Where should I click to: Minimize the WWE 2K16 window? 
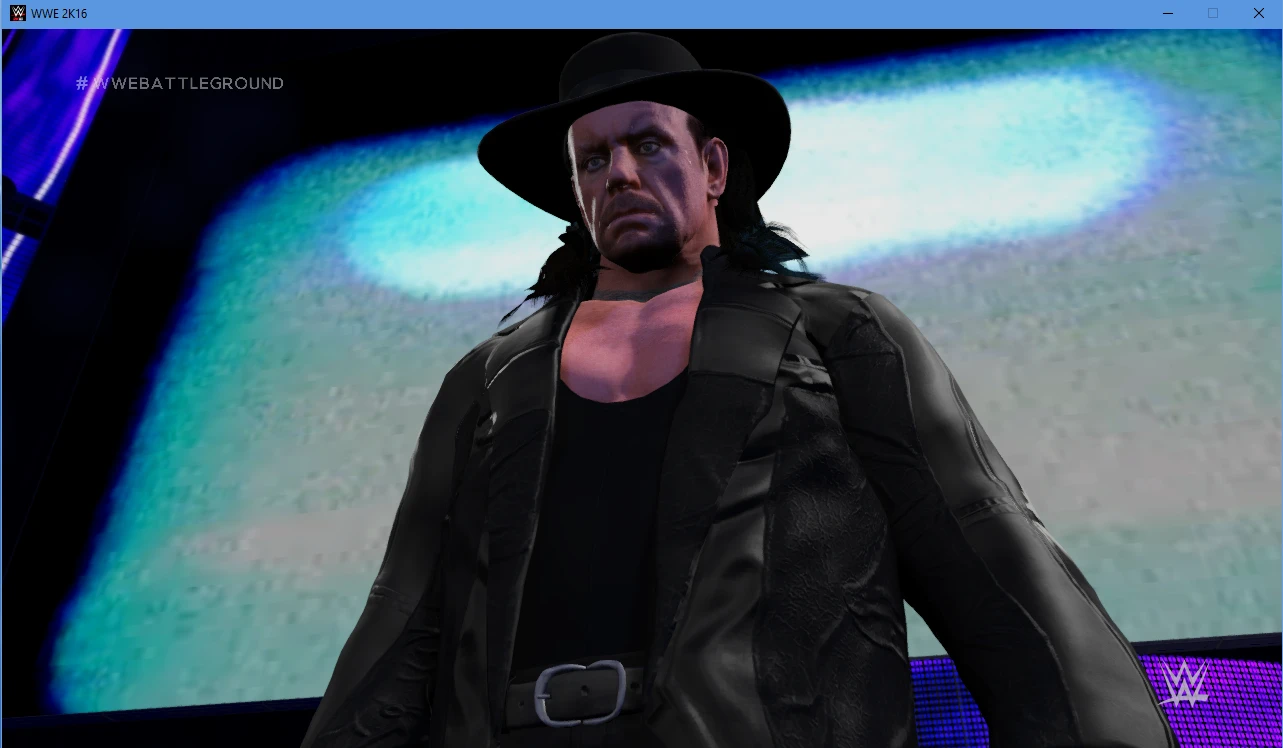1167,13
